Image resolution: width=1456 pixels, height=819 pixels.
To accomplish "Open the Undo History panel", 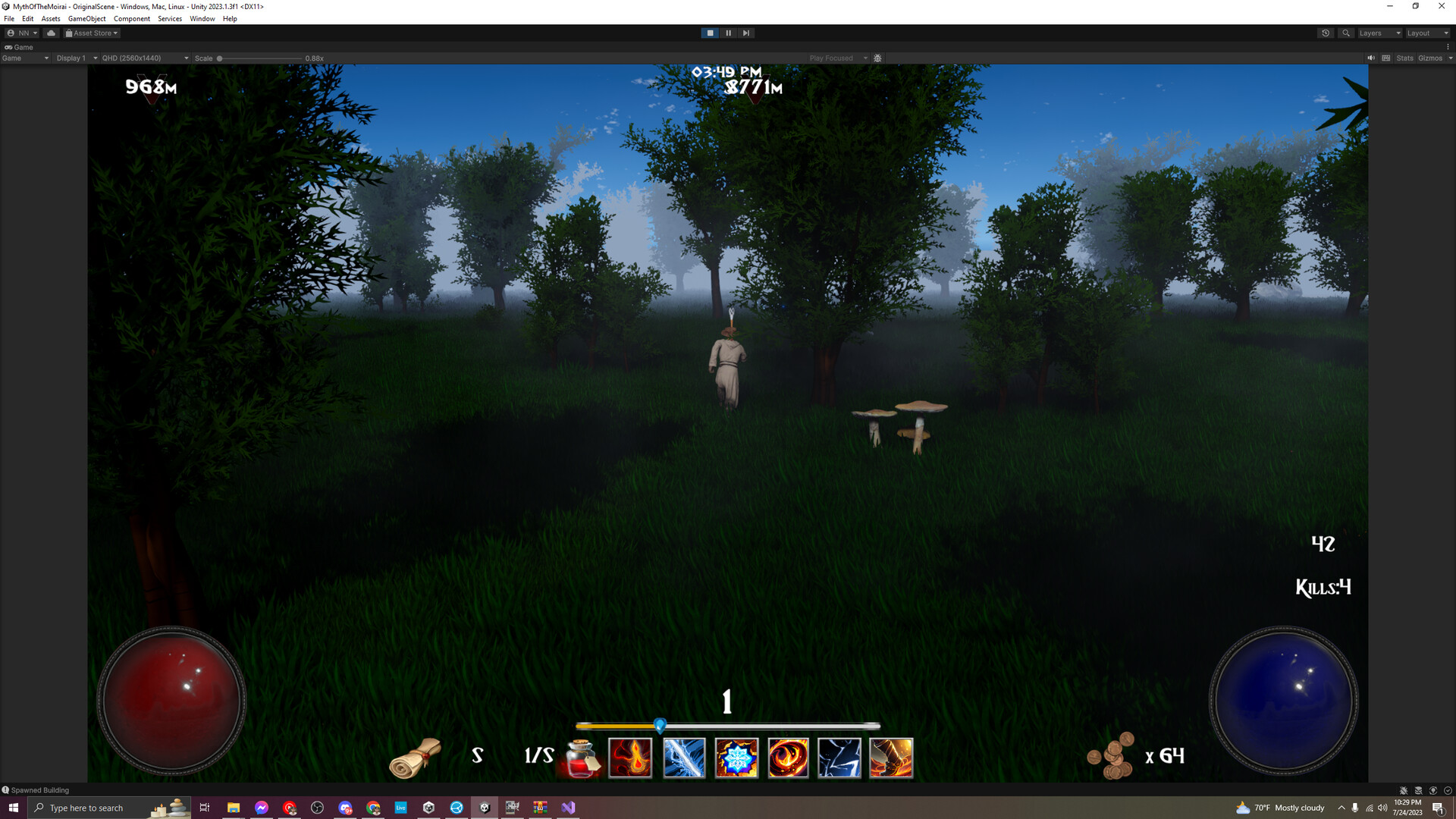I will (1326, 33).
